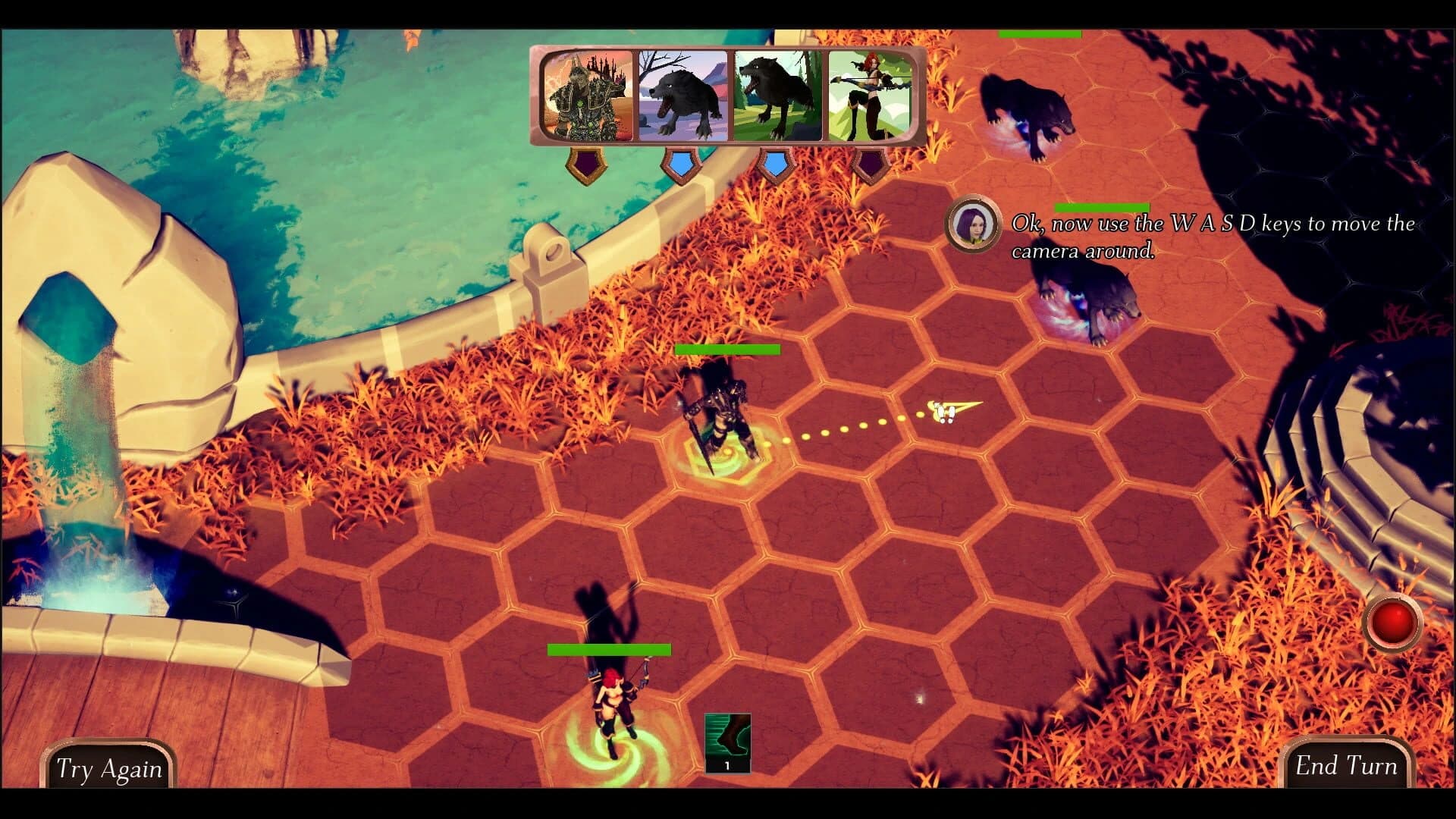Toggle the blue pennant under the second wolf portrait
Image resolution: width=1456 pixels, height=819 pixels.
(773, 161)
